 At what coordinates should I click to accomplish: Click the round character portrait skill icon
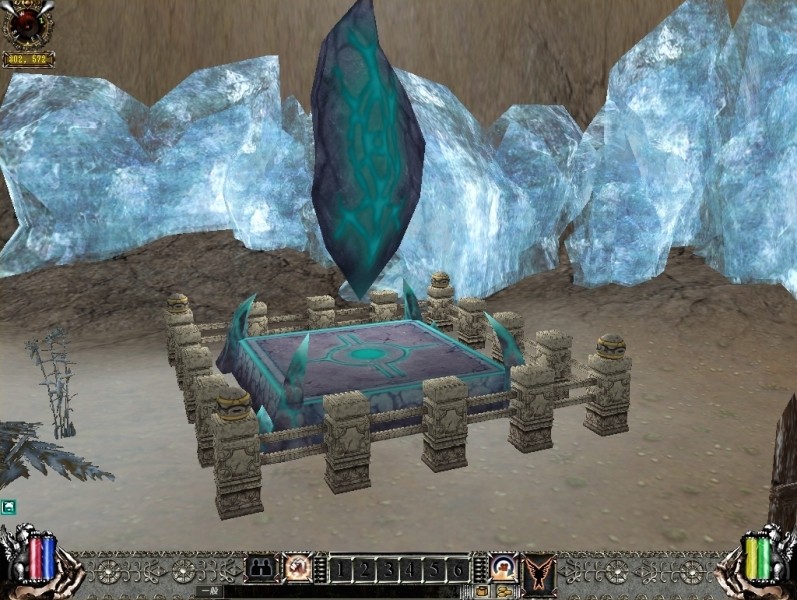coord(503,569)
